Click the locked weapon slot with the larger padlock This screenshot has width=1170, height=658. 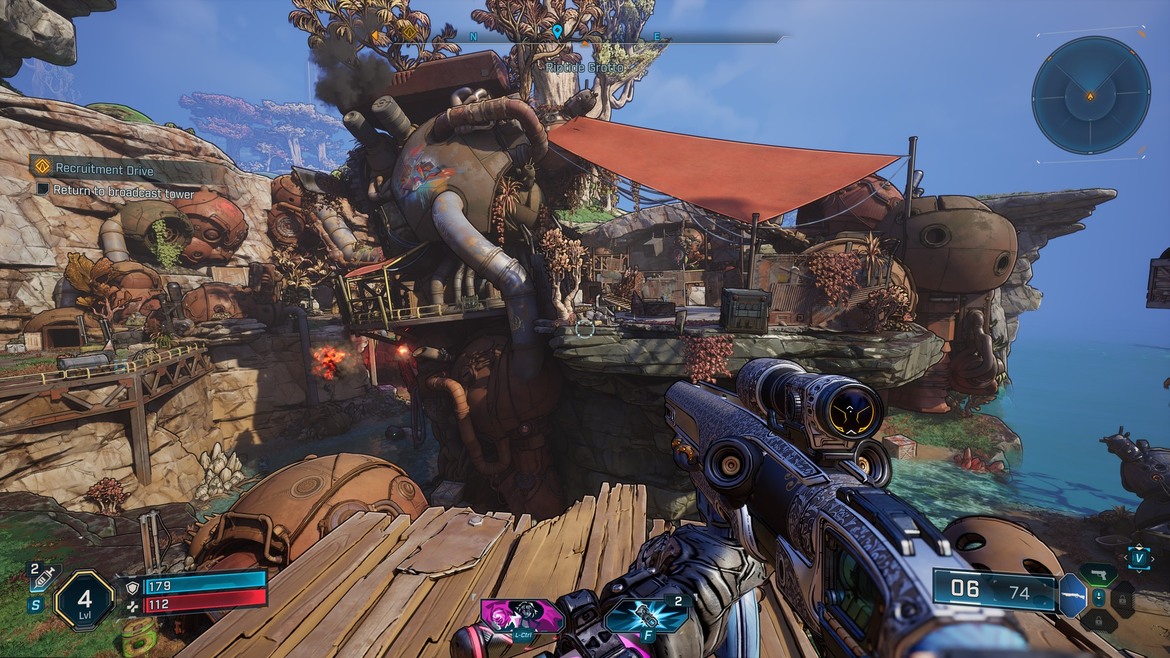1123,598
